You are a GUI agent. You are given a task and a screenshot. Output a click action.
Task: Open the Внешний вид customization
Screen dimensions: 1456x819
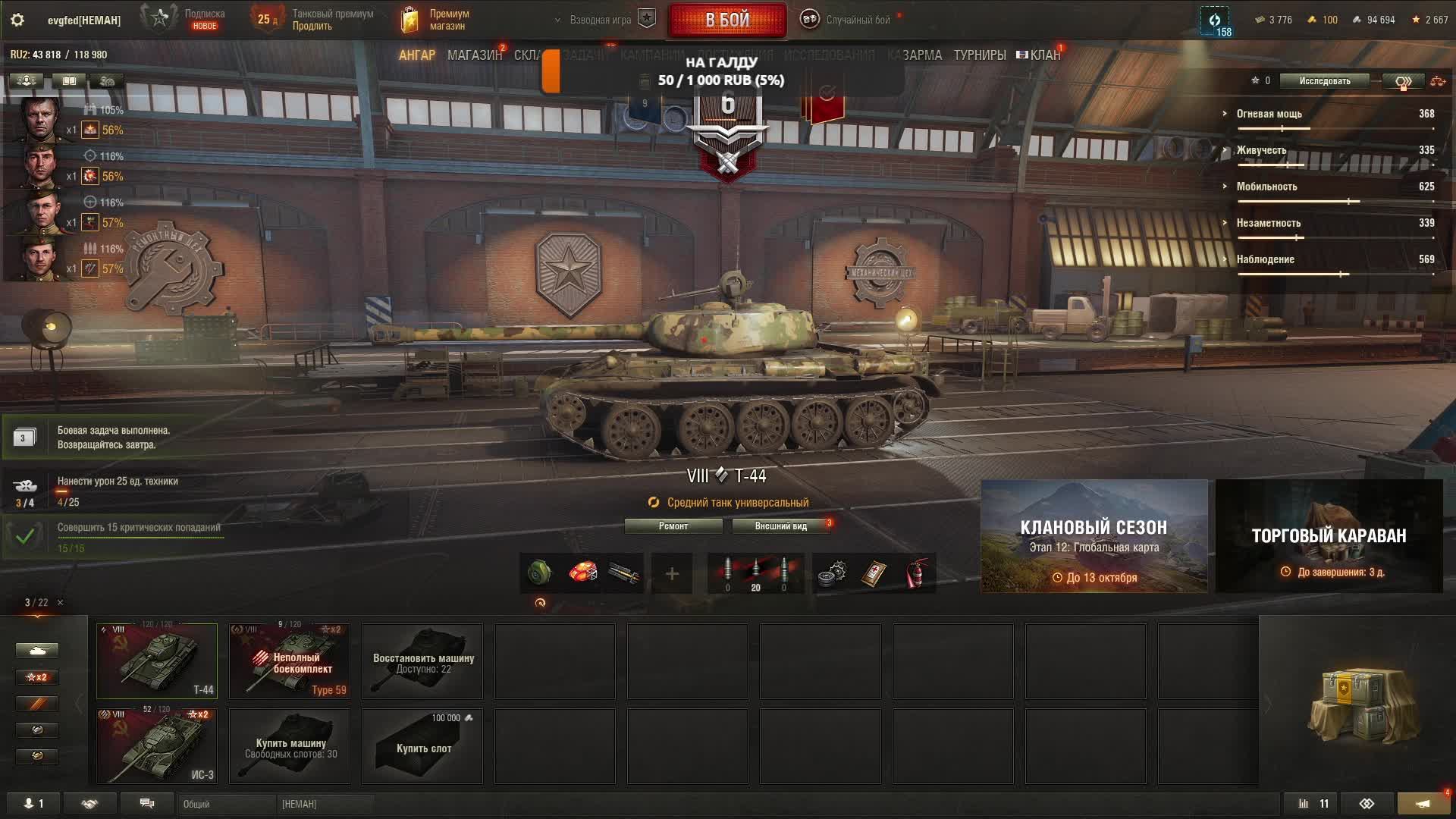point(780,526)
